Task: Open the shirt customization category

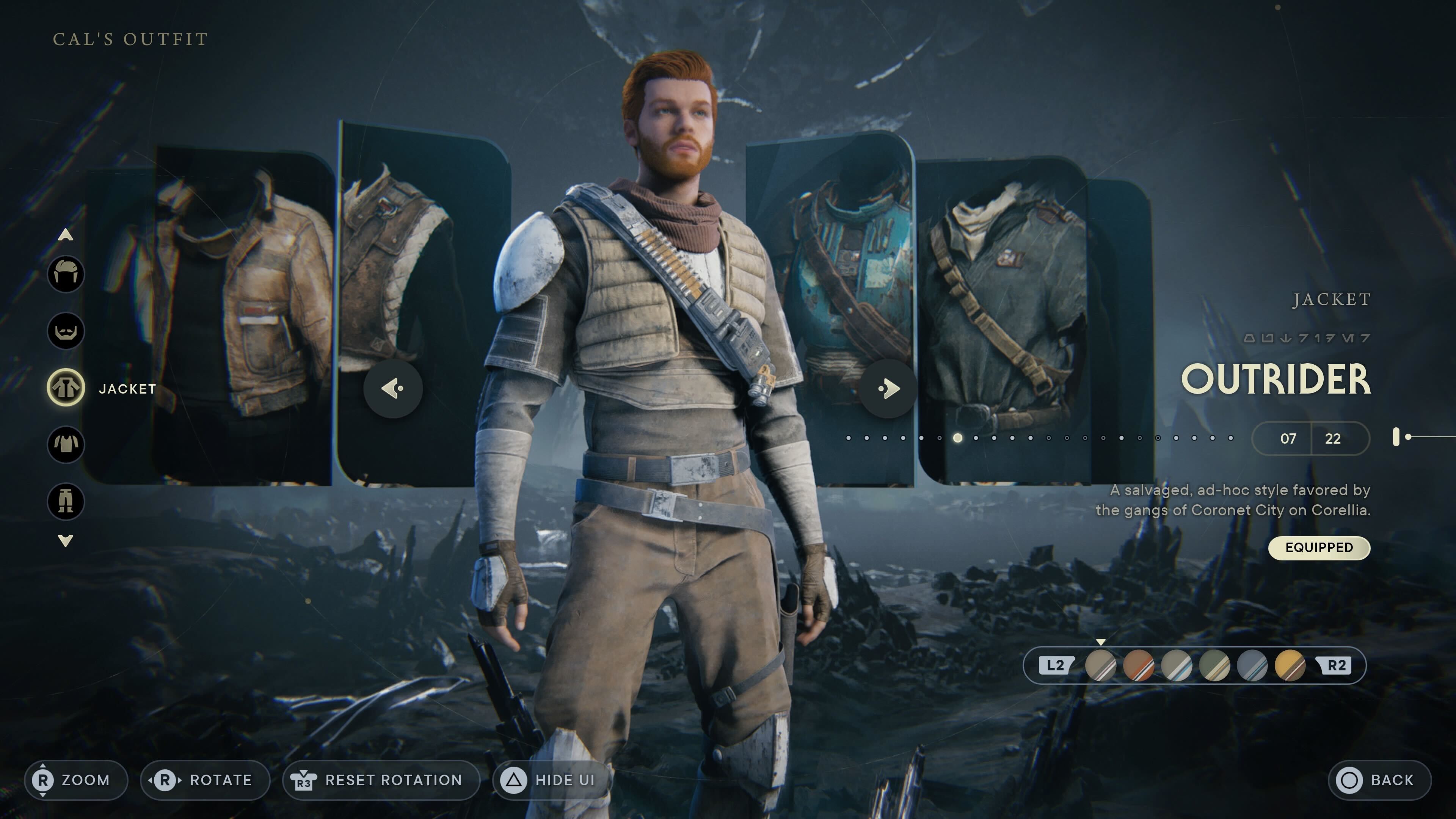Action: [66, 445]
